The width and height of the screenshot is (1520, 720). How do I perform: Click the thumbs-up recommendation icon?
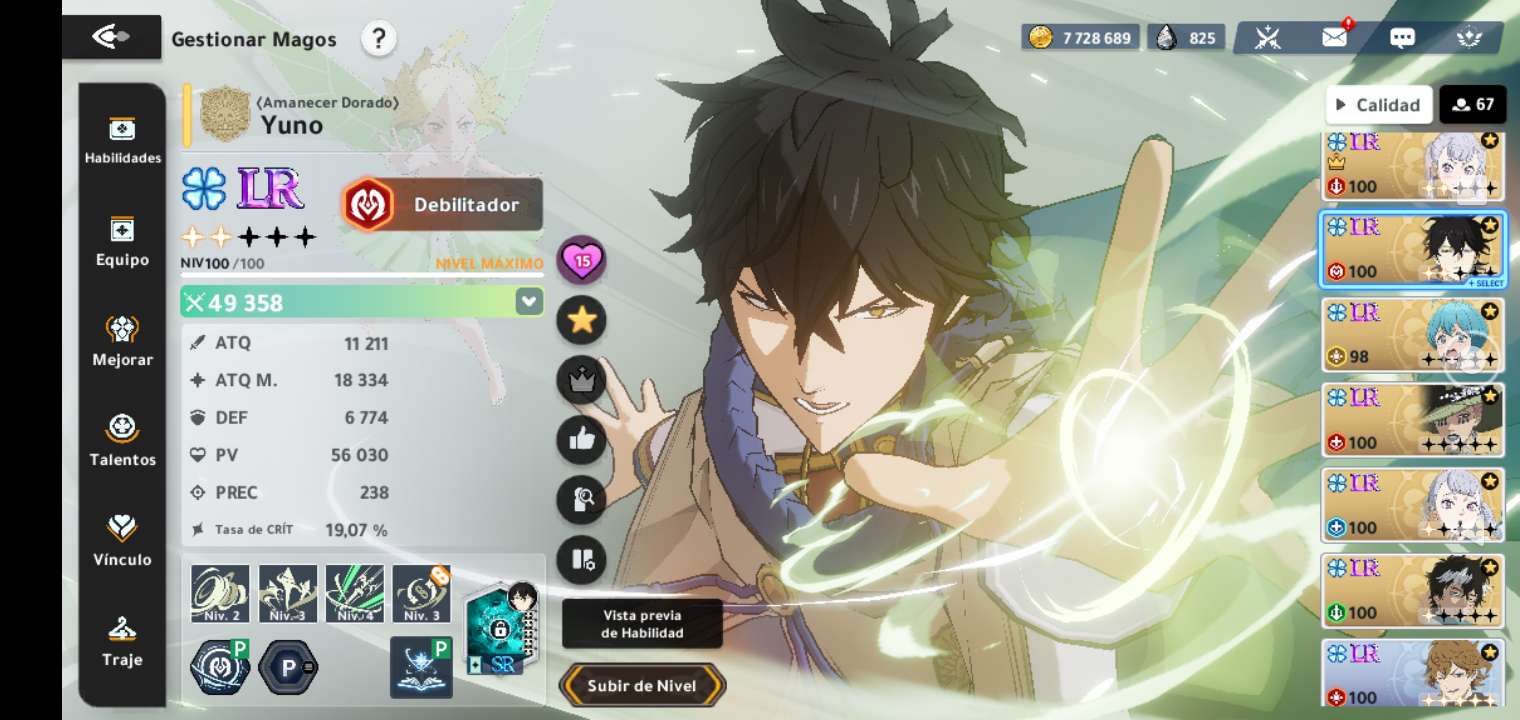click(582, 439)
